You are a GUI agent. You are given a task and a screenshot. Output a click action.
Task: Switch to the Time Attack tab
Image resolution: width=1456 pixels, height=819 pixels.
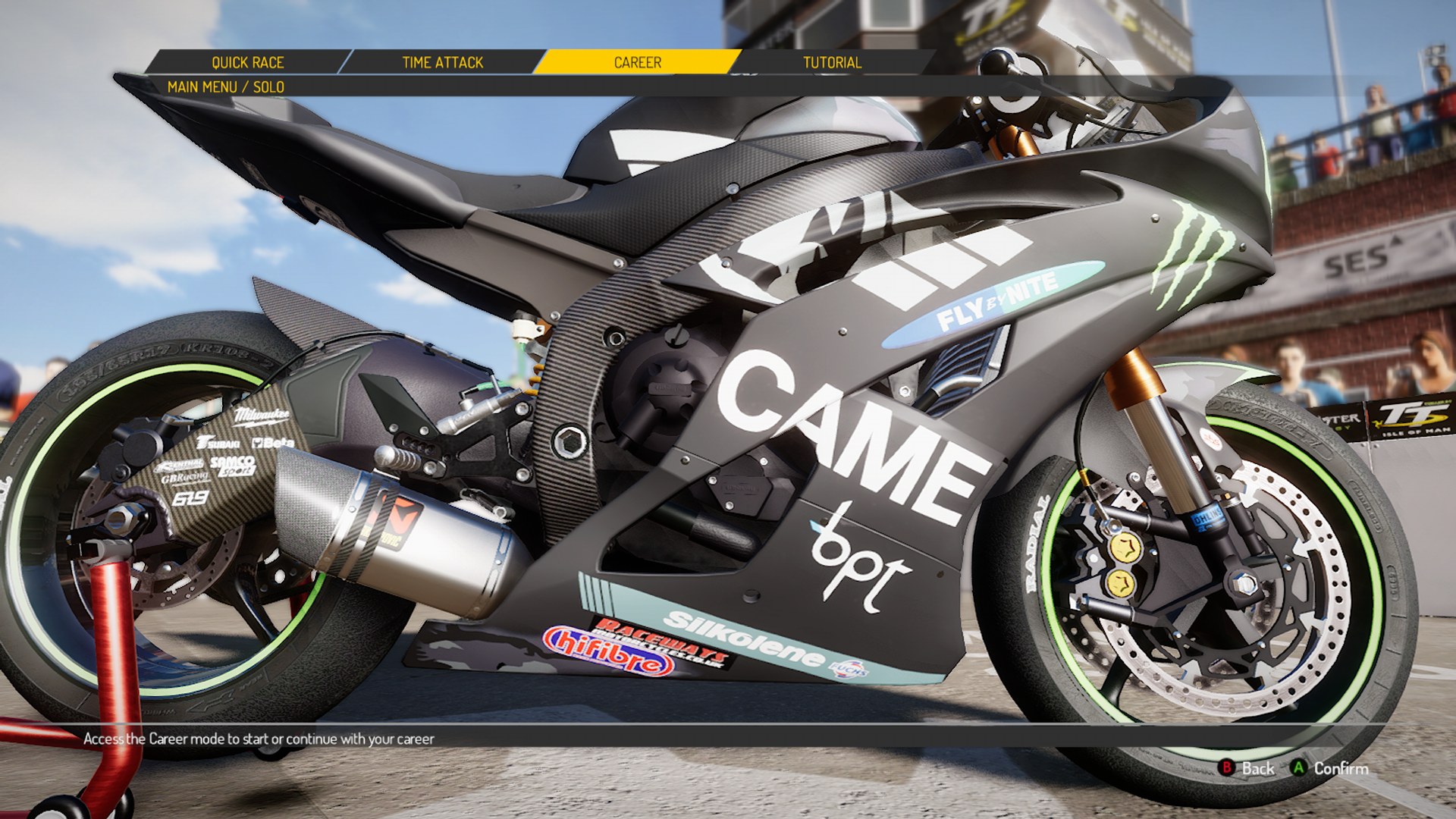[x=442, y=62]
